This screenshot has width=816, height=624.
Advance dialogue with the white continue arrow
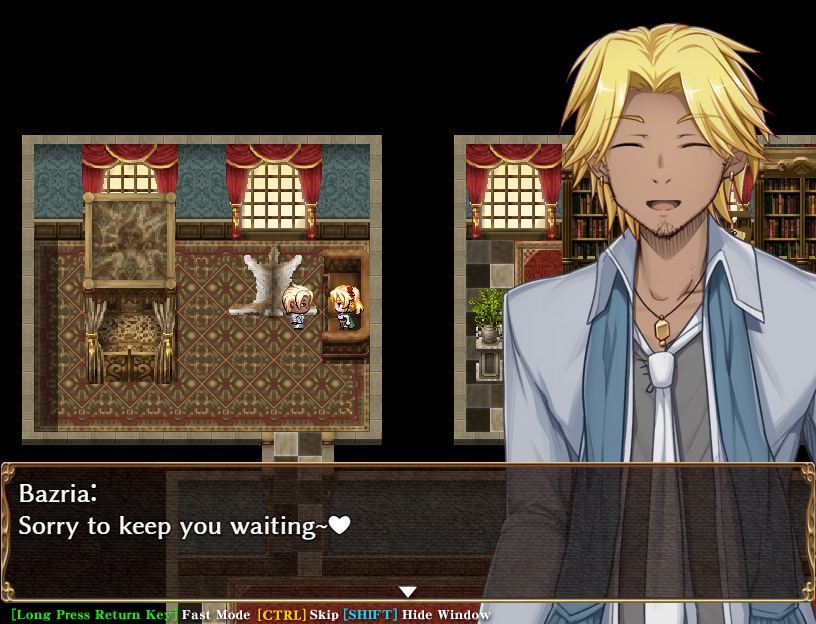coord(408,592)
